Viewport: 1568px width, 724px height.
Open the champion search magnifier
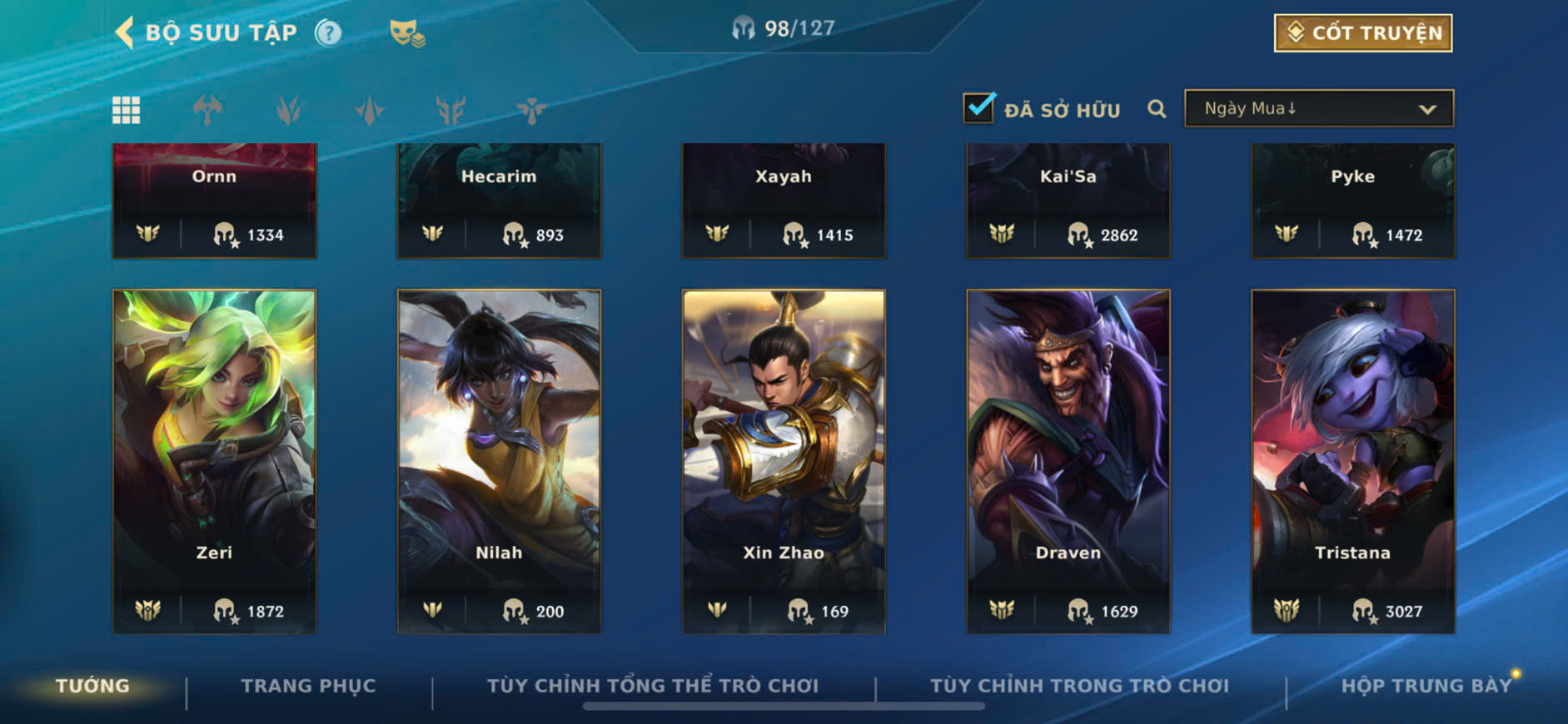pos(1157,109)
